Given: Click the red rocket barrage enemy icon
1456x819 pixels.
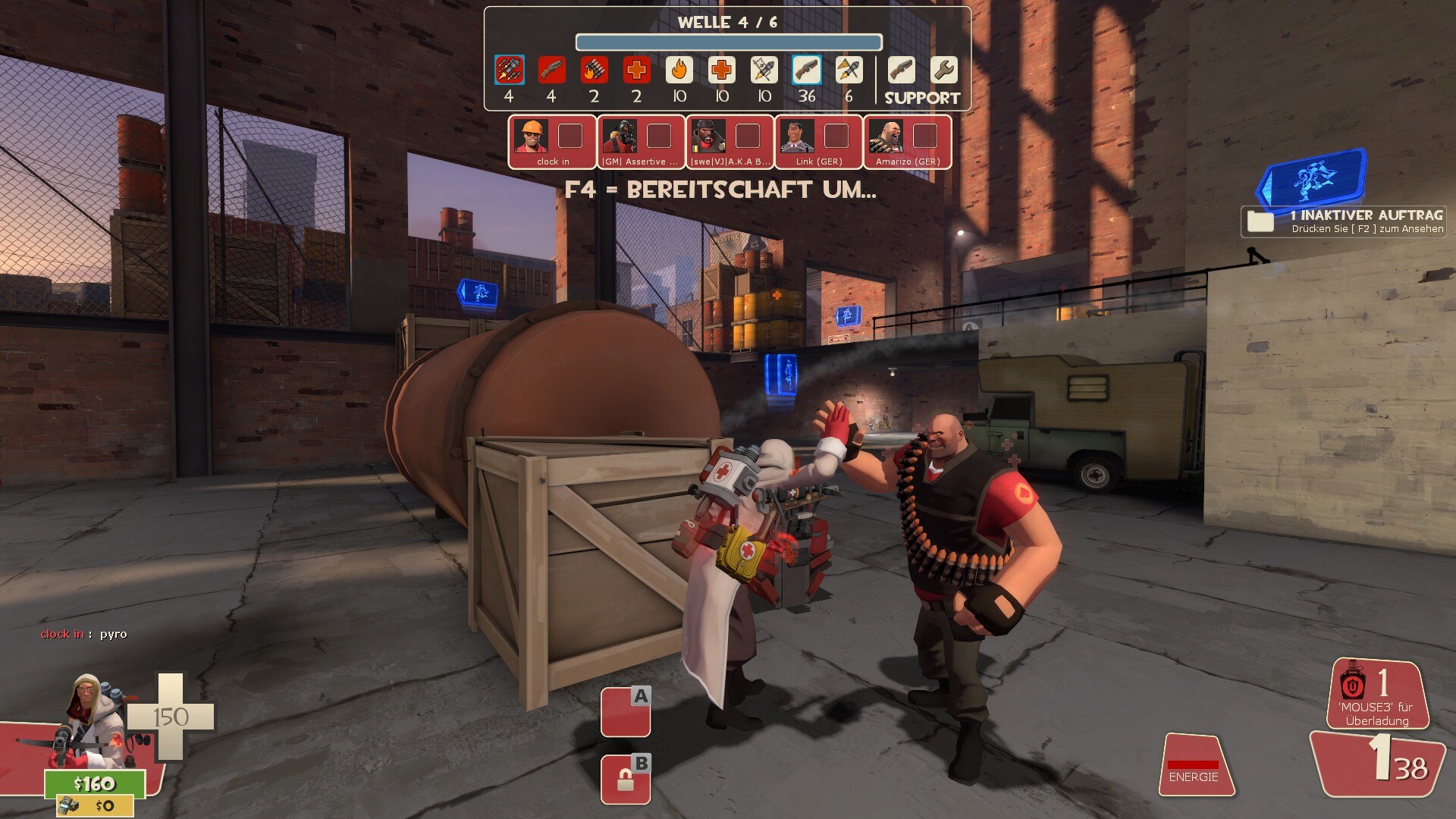Looking at the screenshot, I should (x=509, y=71).
